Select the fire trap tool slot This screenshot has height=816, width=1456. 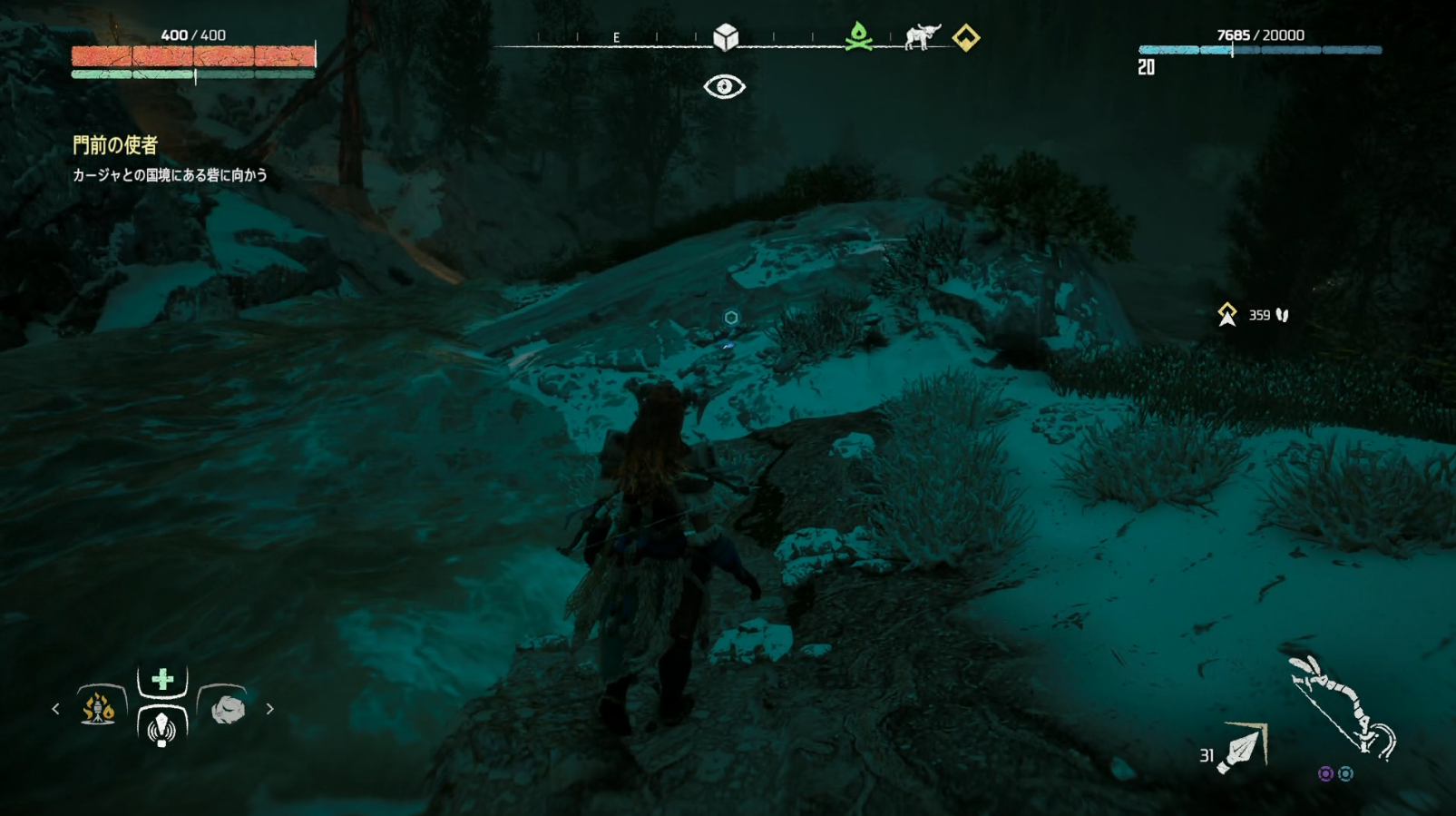point(98,708)
